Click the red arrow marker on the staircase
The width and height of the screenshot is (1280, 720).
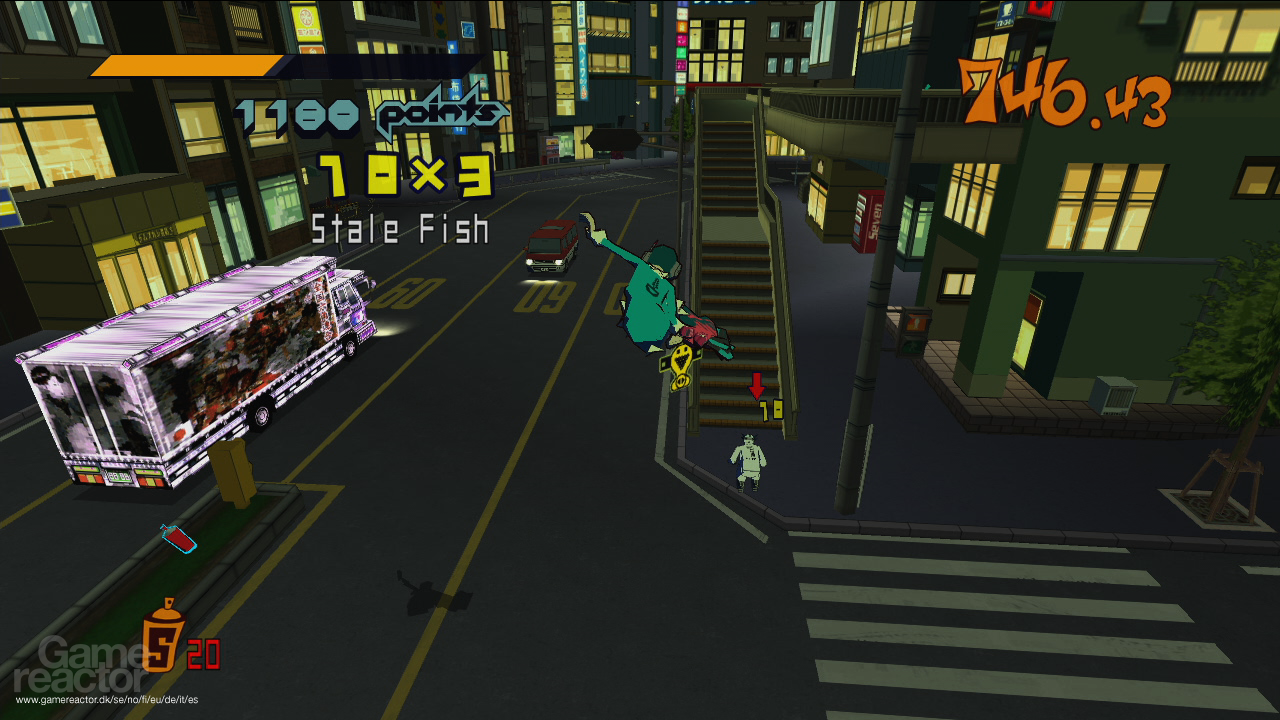[x=759, y=385]
